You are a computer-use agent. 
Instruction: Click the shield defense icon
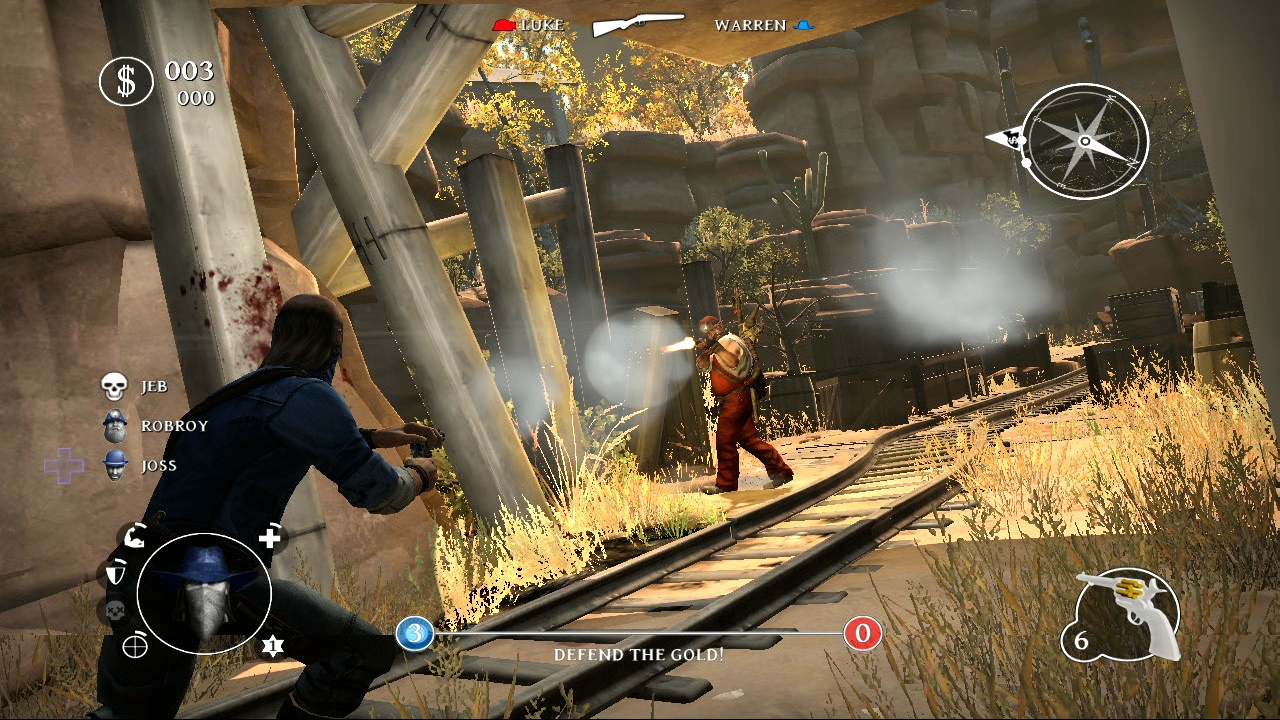(x=113, y=574)
